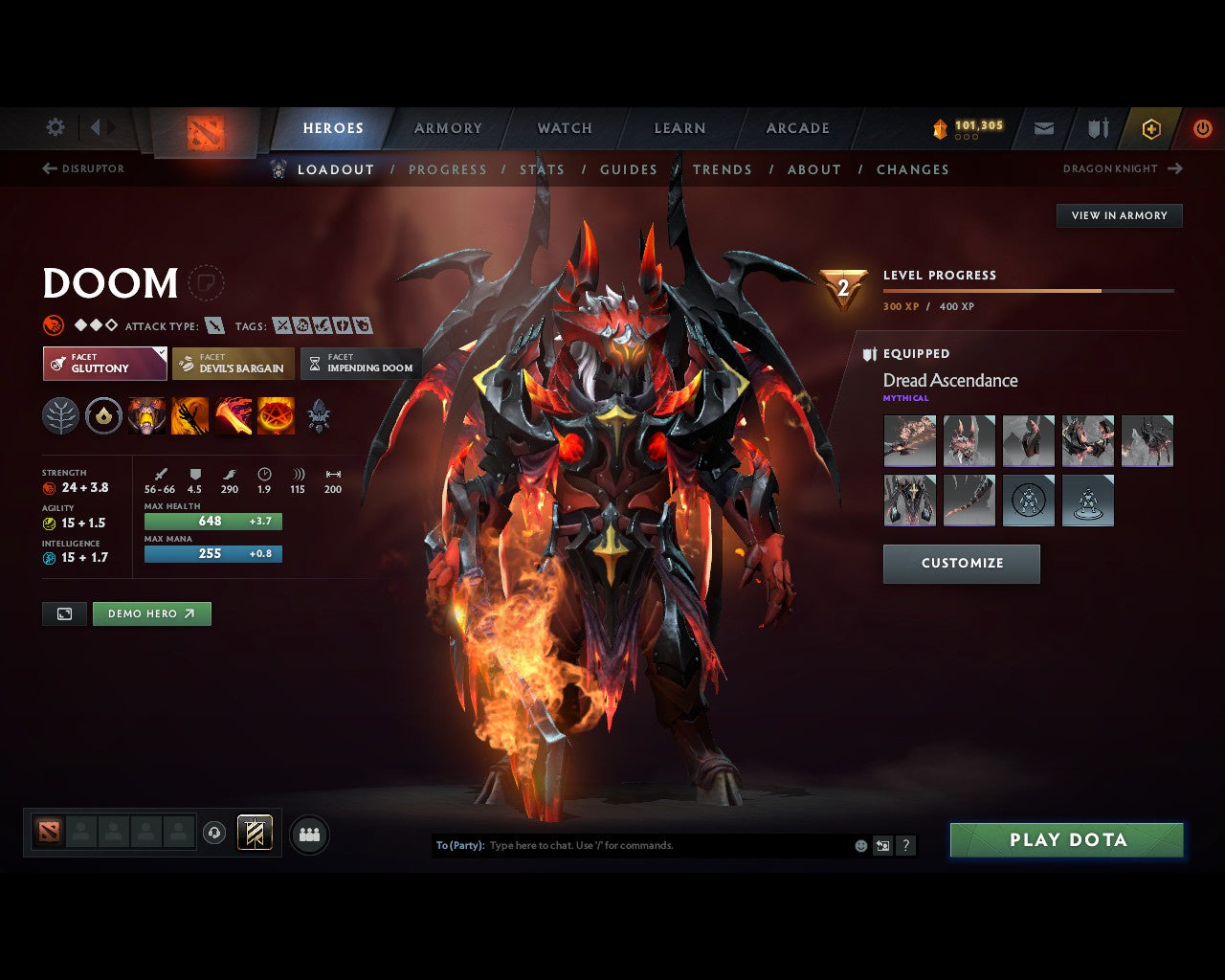Screen dimensions: 1225x980
Task: Switch to the Armory tab
Action: 448,128
